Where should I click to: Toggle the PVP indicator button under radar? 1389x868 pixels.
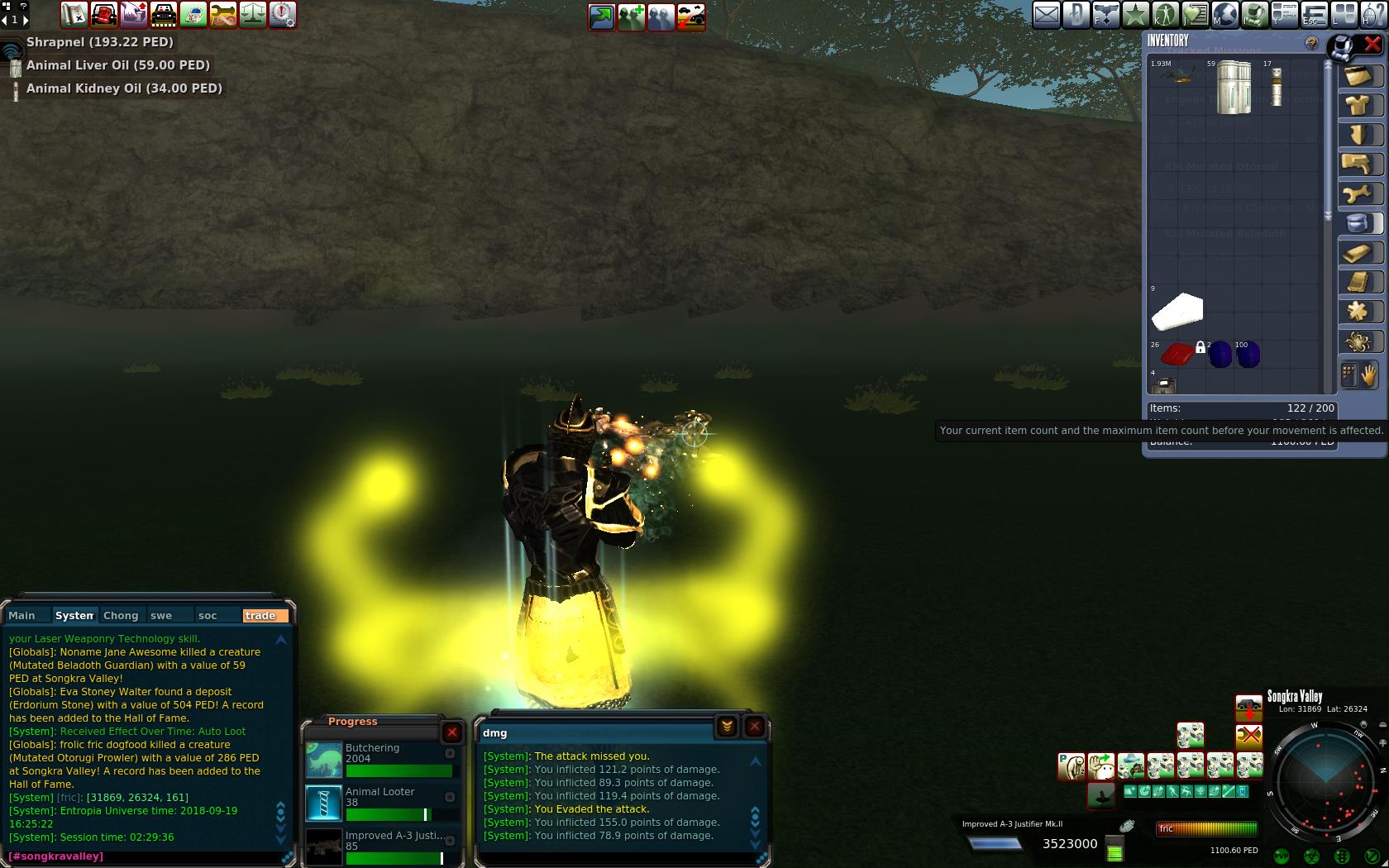point(1282,856)
